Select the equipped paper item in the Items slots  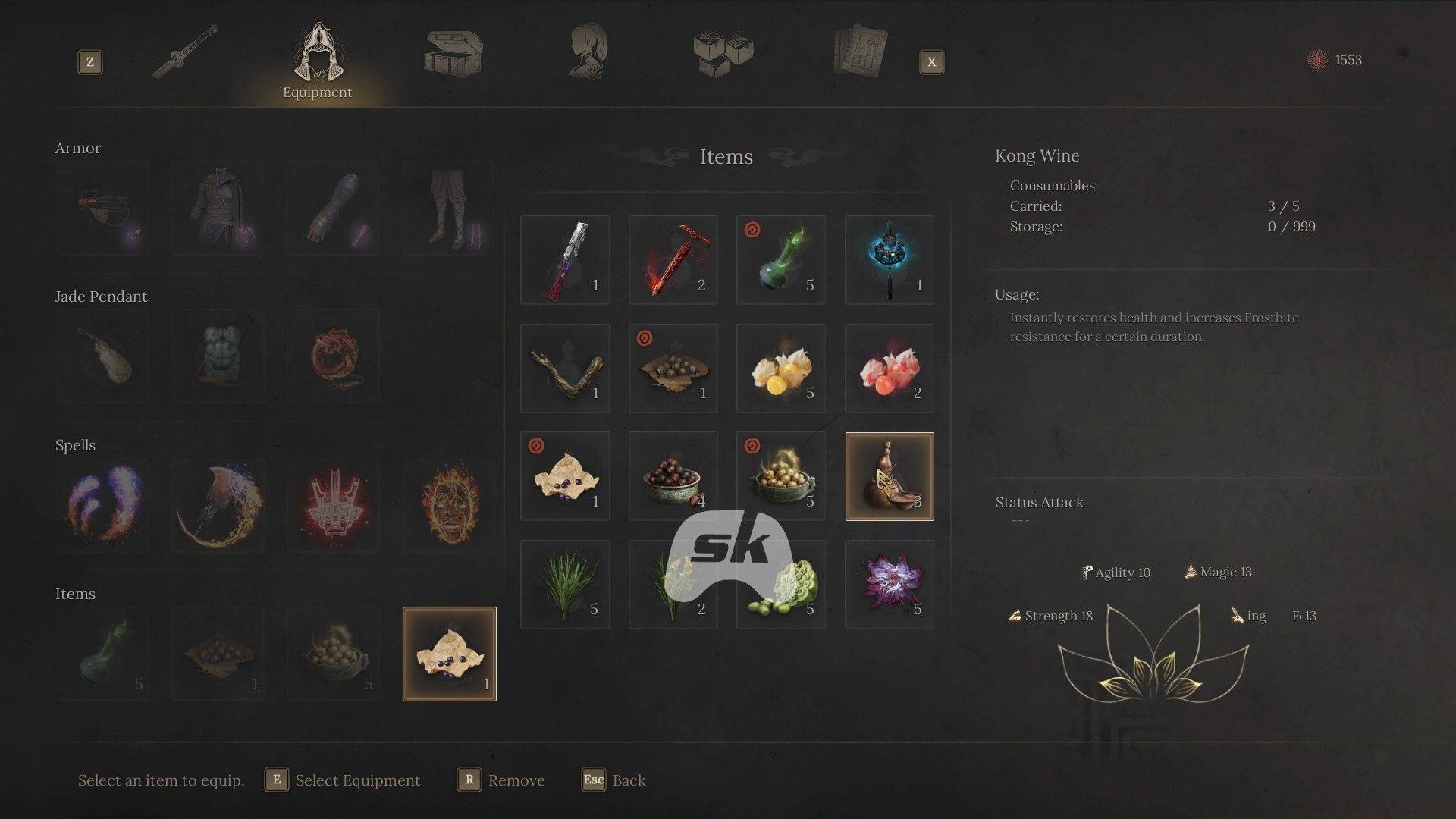[x=447, y=652]
